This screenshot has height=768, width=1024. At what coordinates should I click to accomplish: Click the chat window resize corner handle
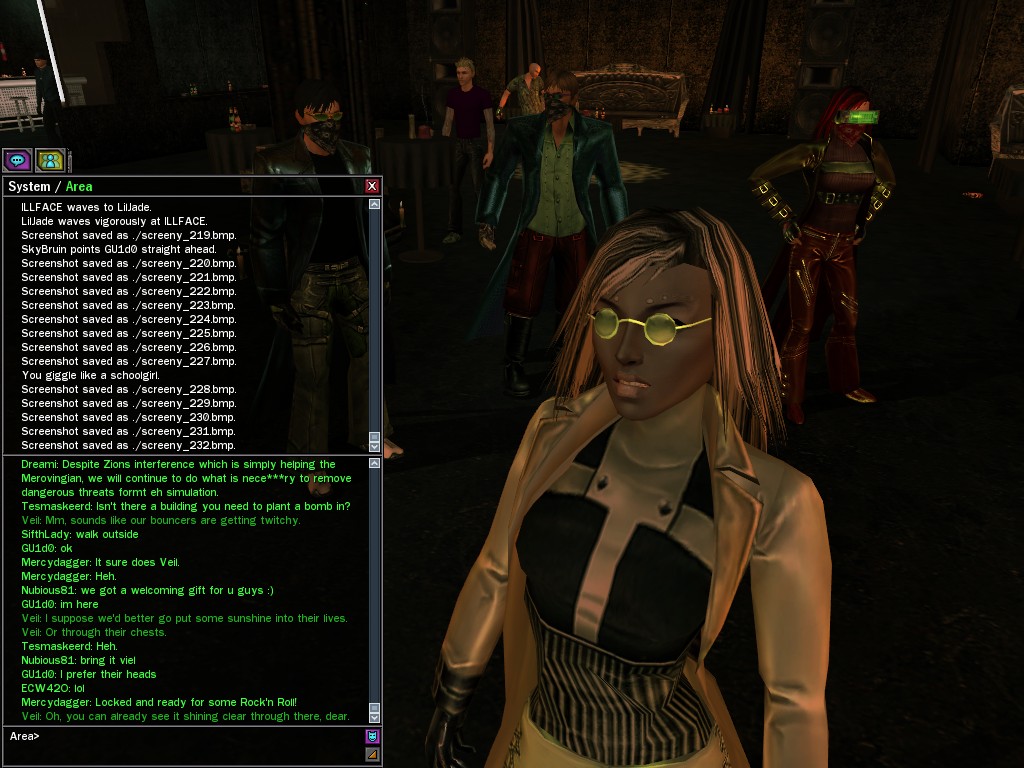tap(372, 754)
